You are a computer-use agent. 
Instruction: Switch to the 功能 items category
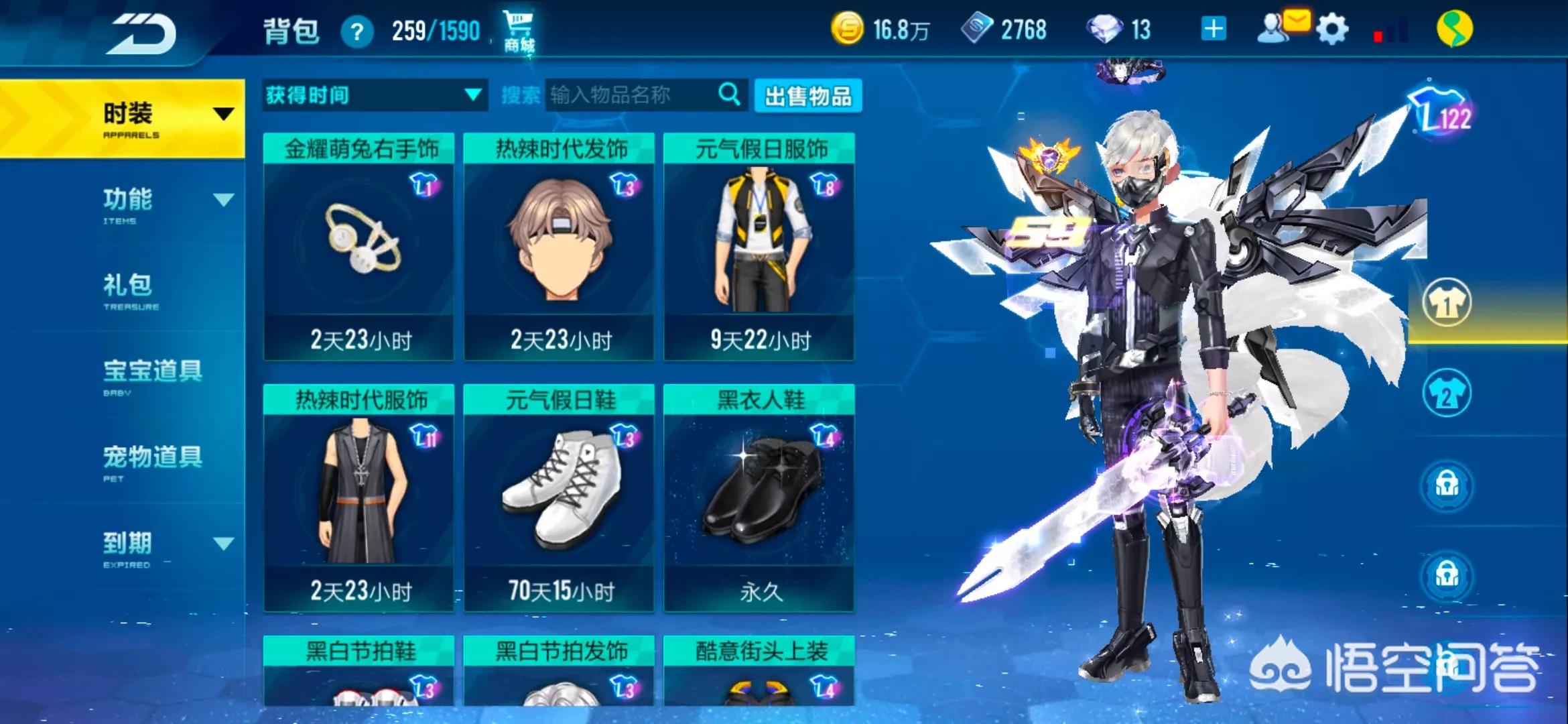click(x=127, y=203)
